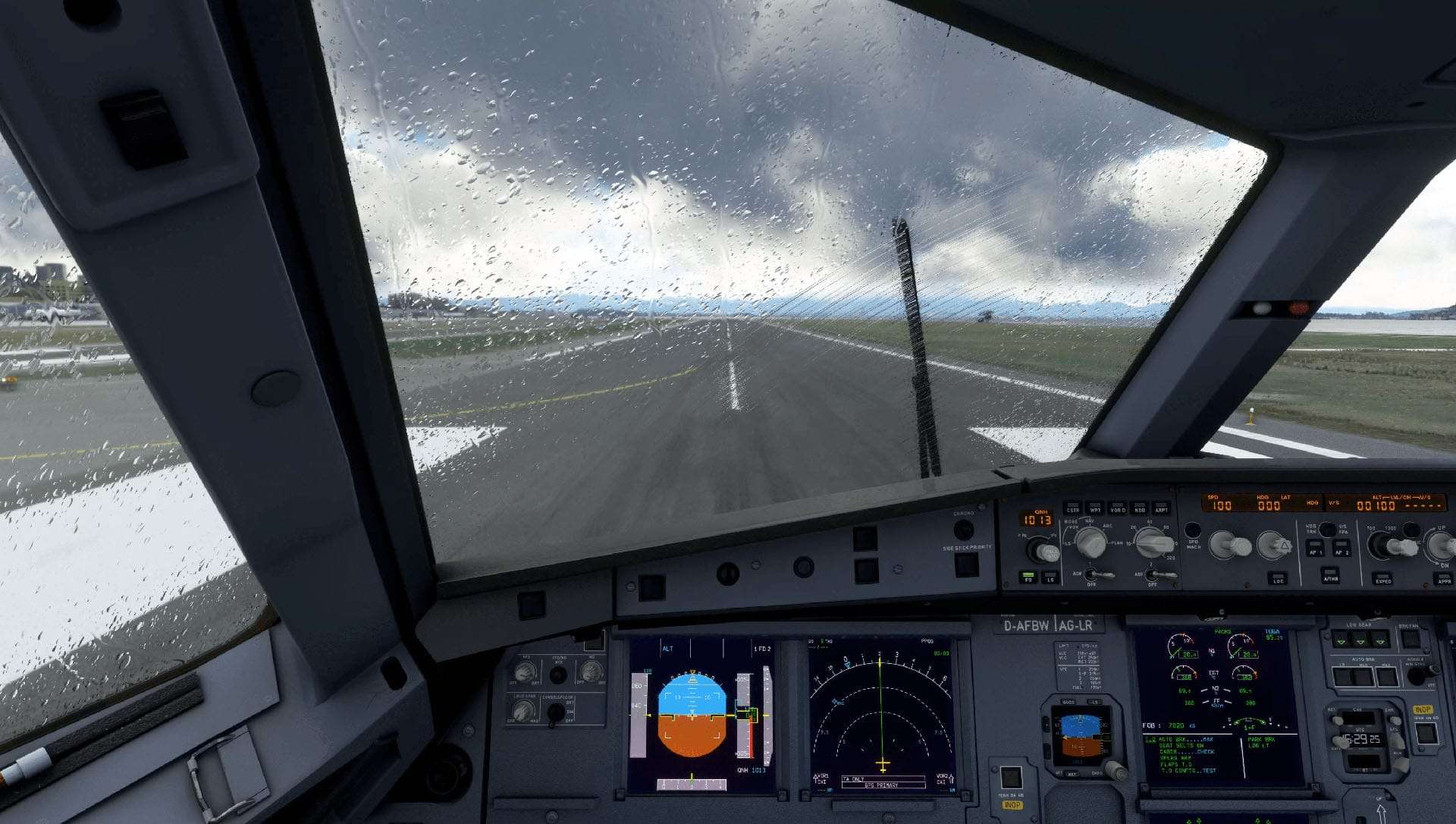
Task: Enable the CSTR display button
Action: pyautogui.click(x=1072, y=507)
